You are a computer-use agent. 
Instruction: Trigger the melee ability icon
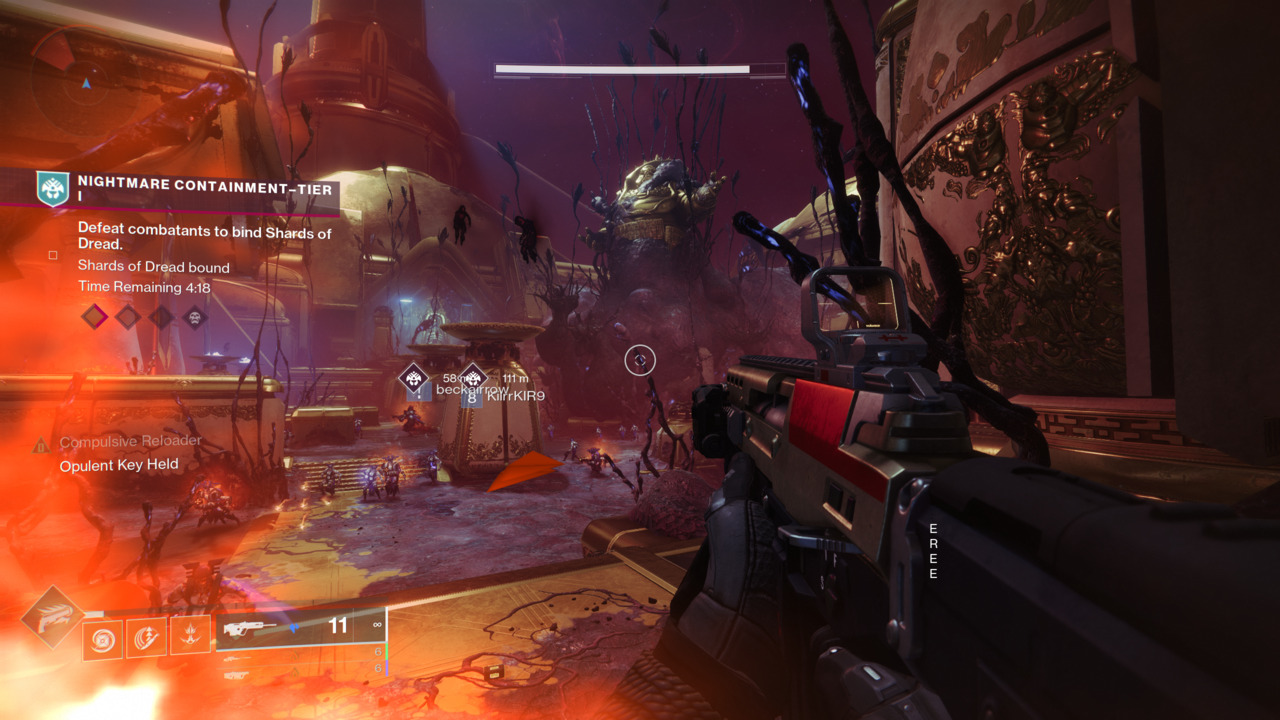146,637
